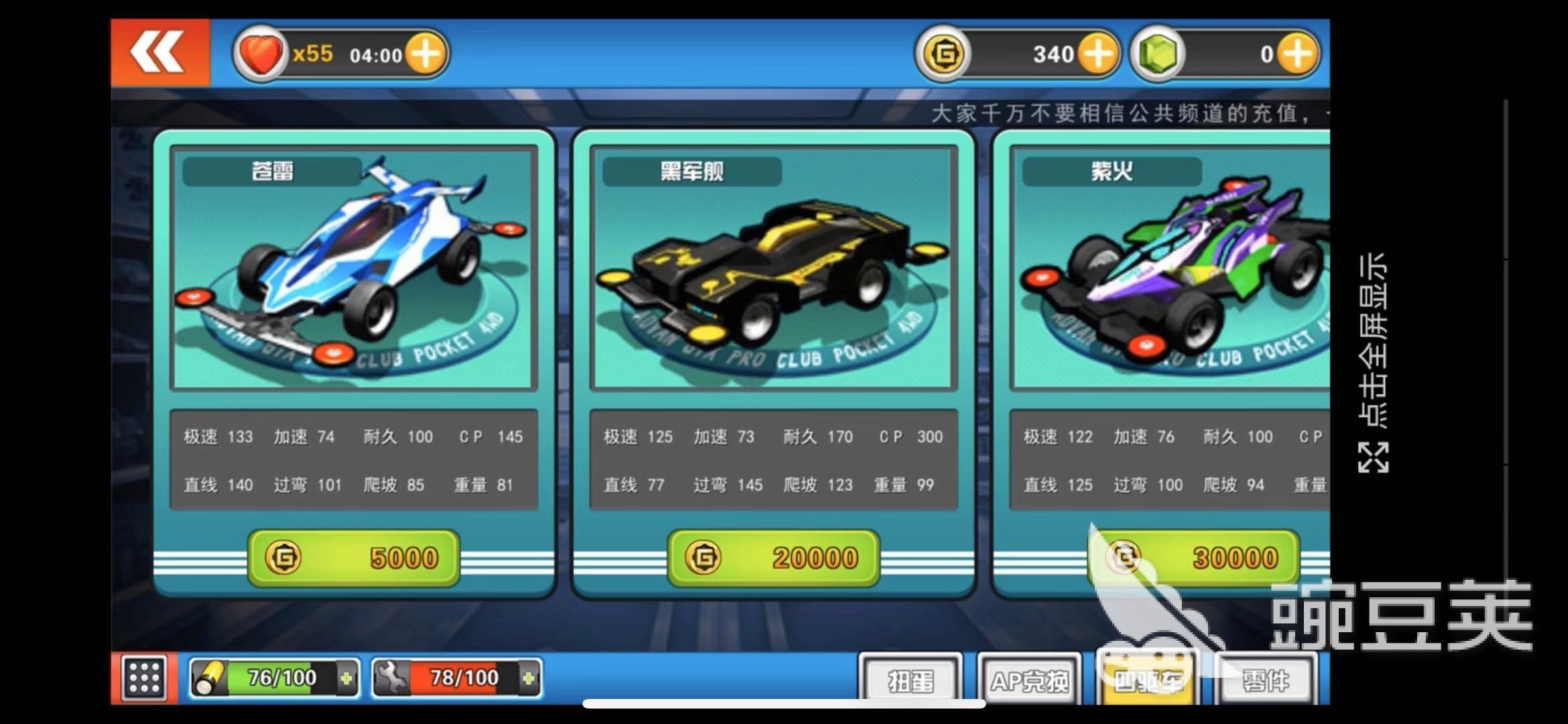1568x724 pixels.
Task: Add more hearts with the plus button
Action: click(426, 54)
